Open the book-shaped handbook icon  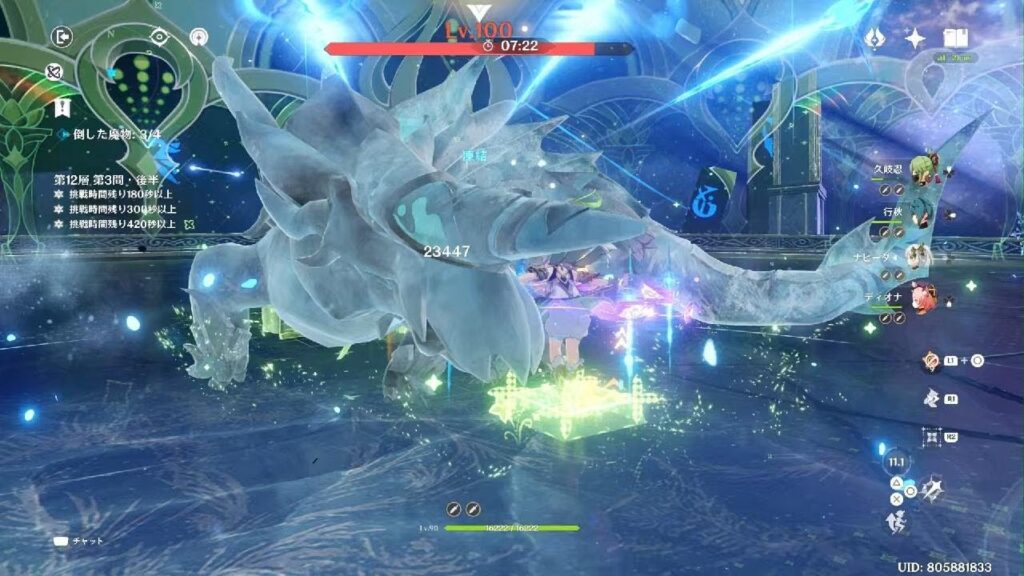point(954,38)
